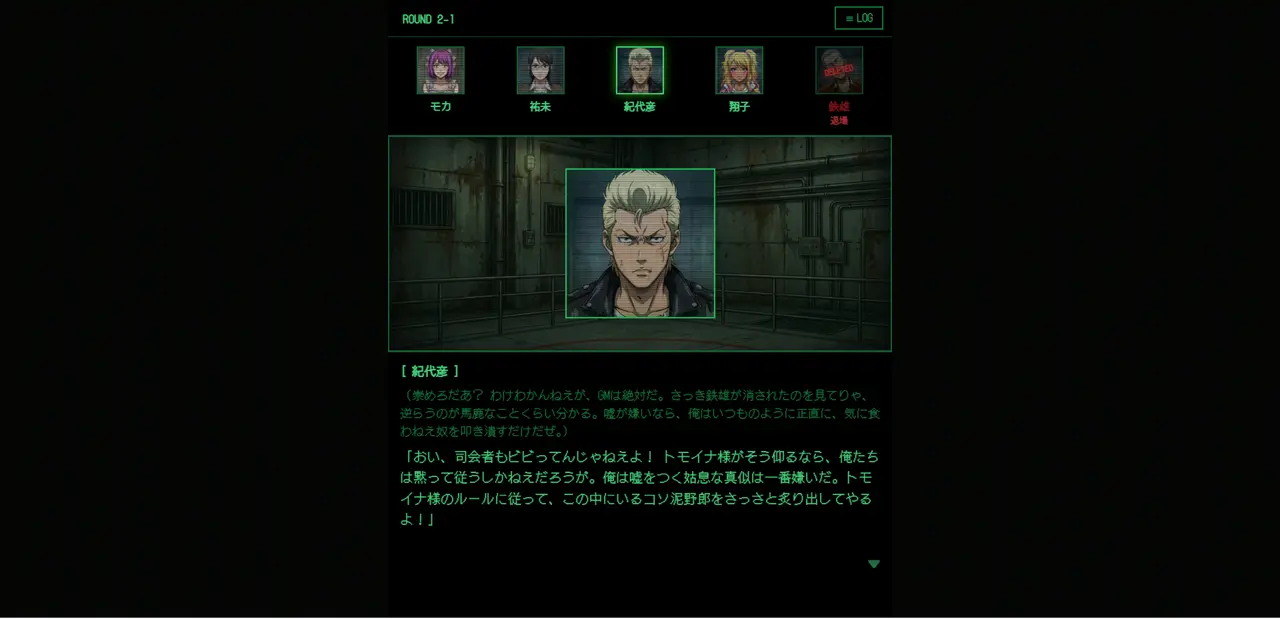Select 翔子's blonde pigtails portrait
Screen dimensions: 1280x619
click(739, 70)
